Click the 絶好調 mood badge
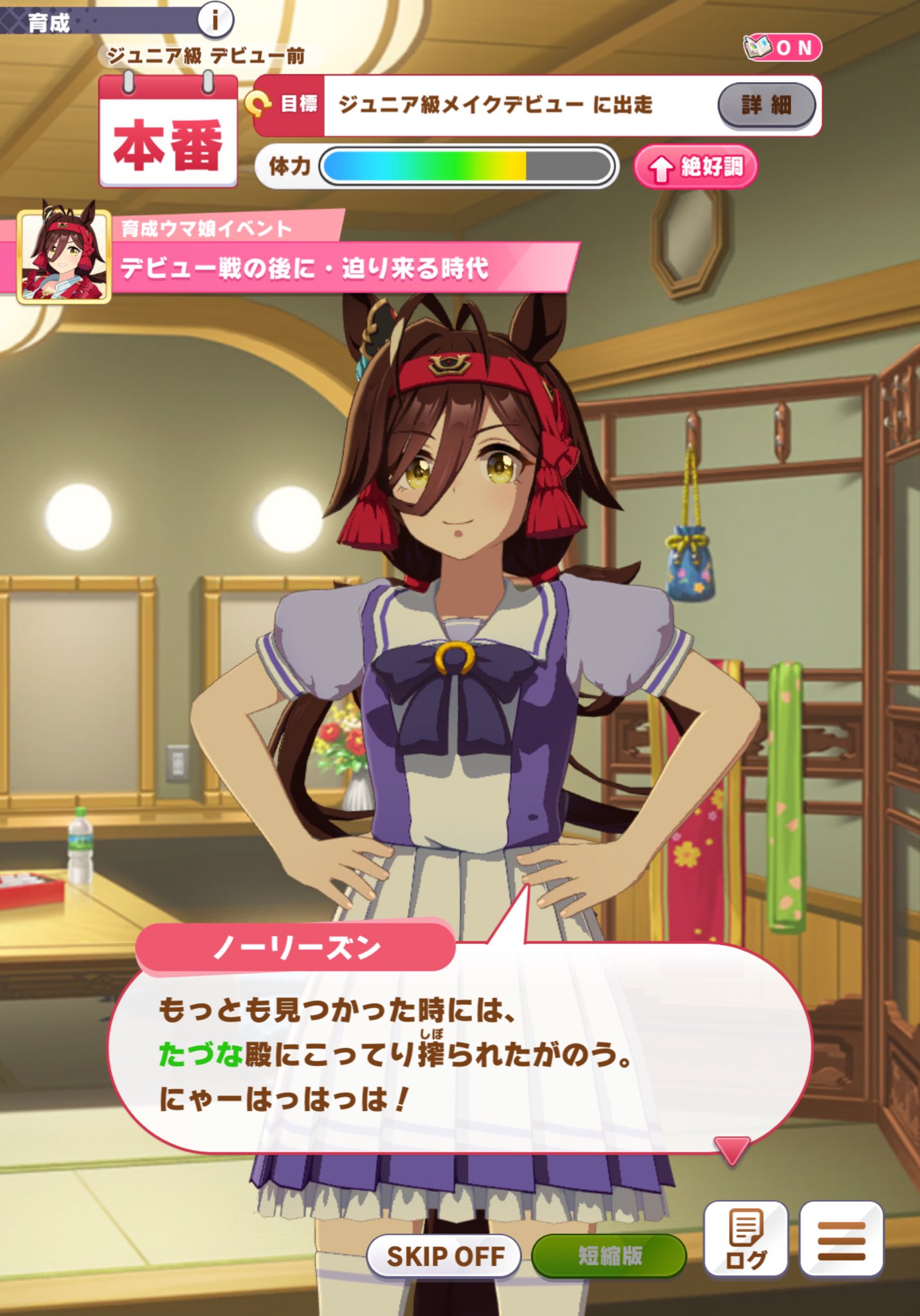 coord(696,168)
